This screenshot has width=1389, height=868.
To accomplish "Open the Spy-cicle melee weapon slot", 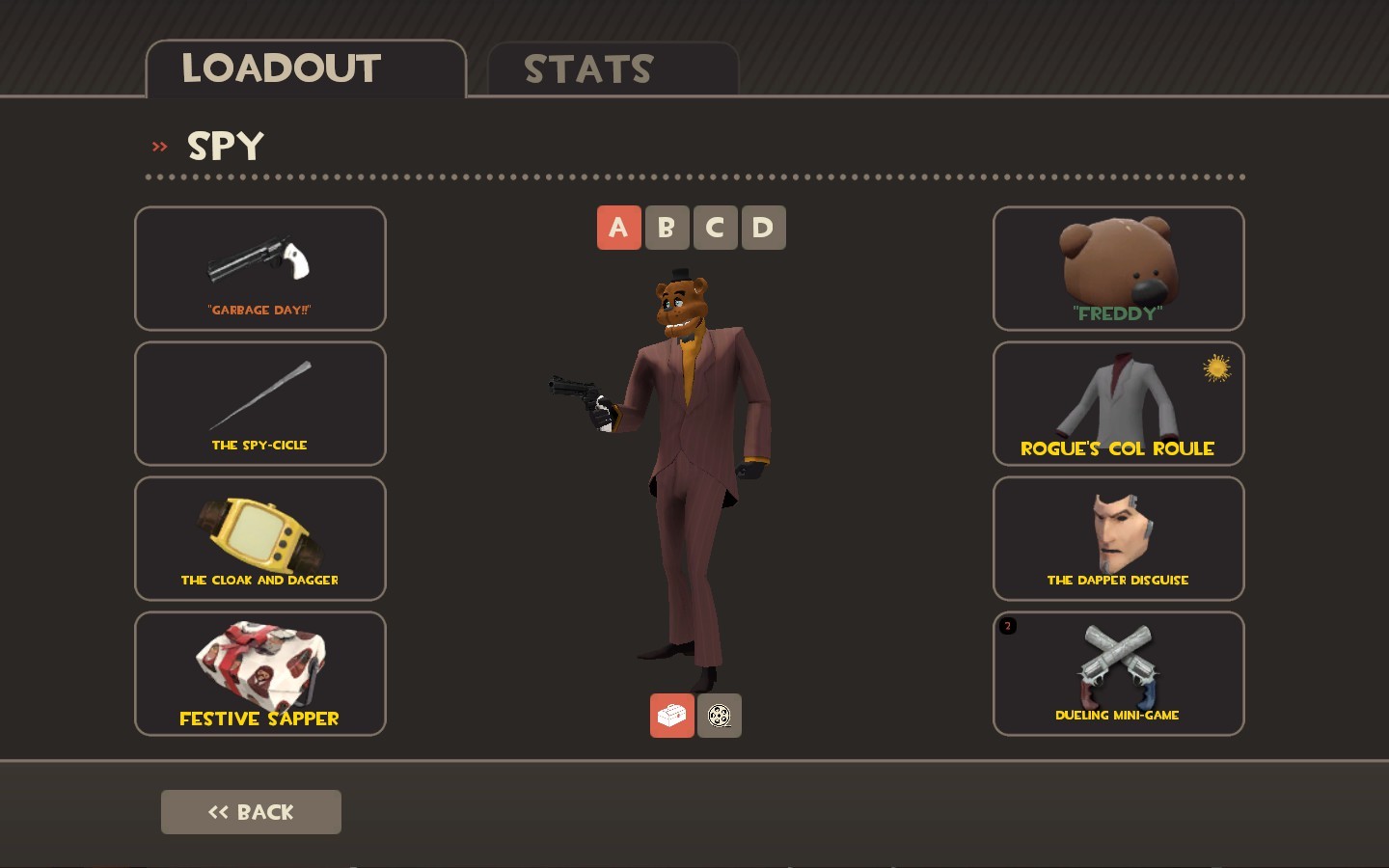I will coord(259,403).
